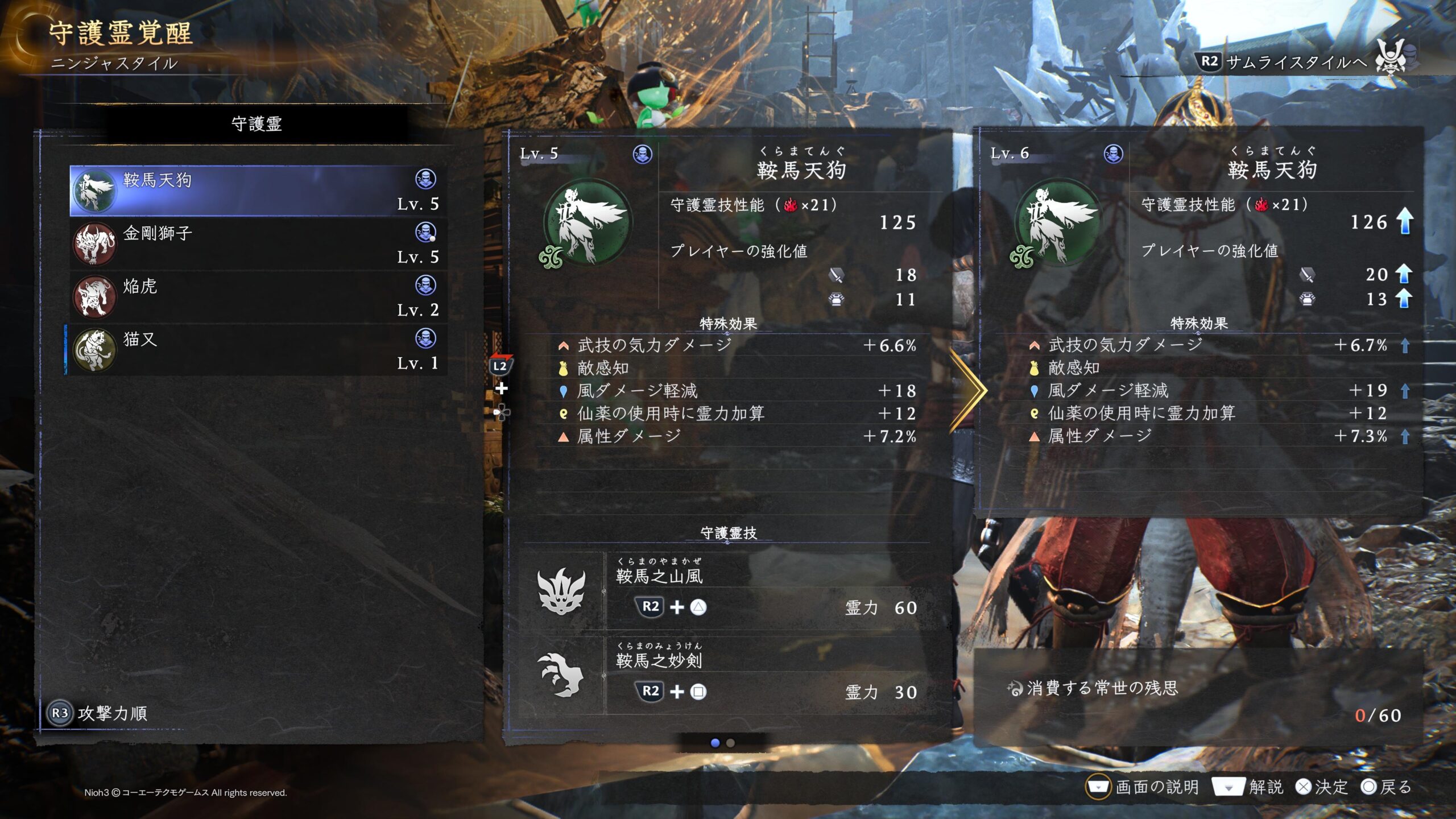Image resolution: width=1456 pixels, height=819 pixels.
Task: Select the 焔虎 guardian spirit entry
Action: (x=257, y=297)
